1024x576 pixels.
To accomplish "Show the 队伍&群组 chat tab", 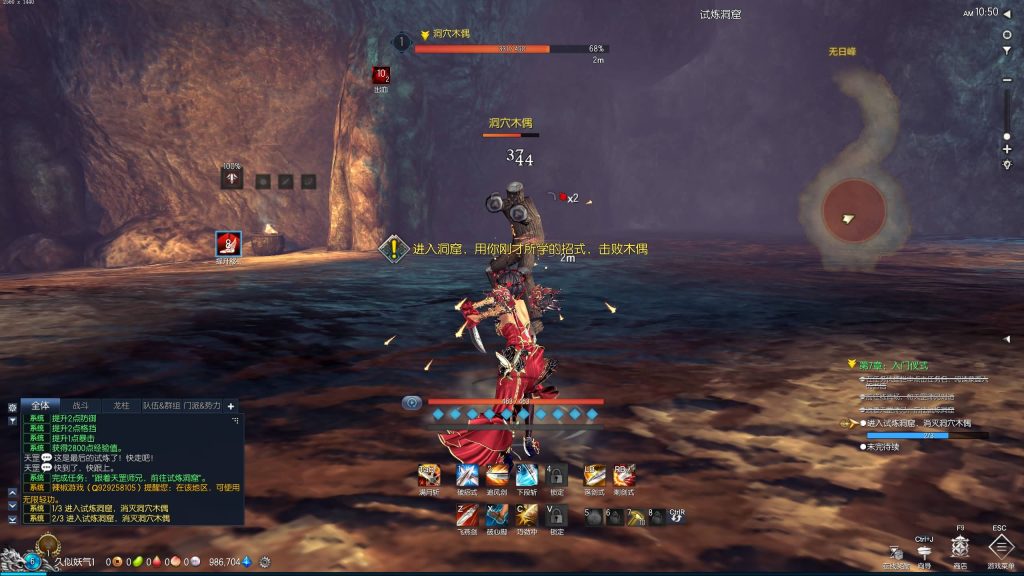I will (x=160, y=406).
